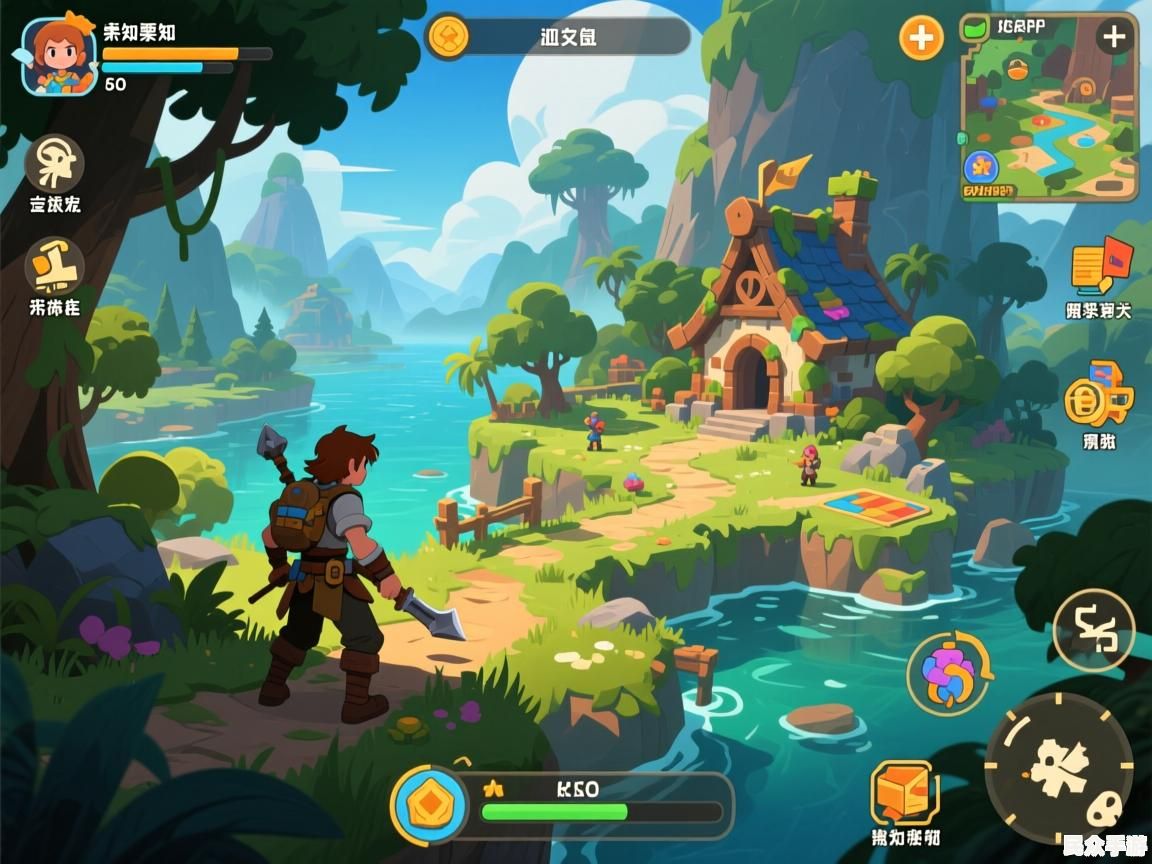The image size is (1152, 864).
Task: Select the white creature icon on the left
Action: (54, 163)
